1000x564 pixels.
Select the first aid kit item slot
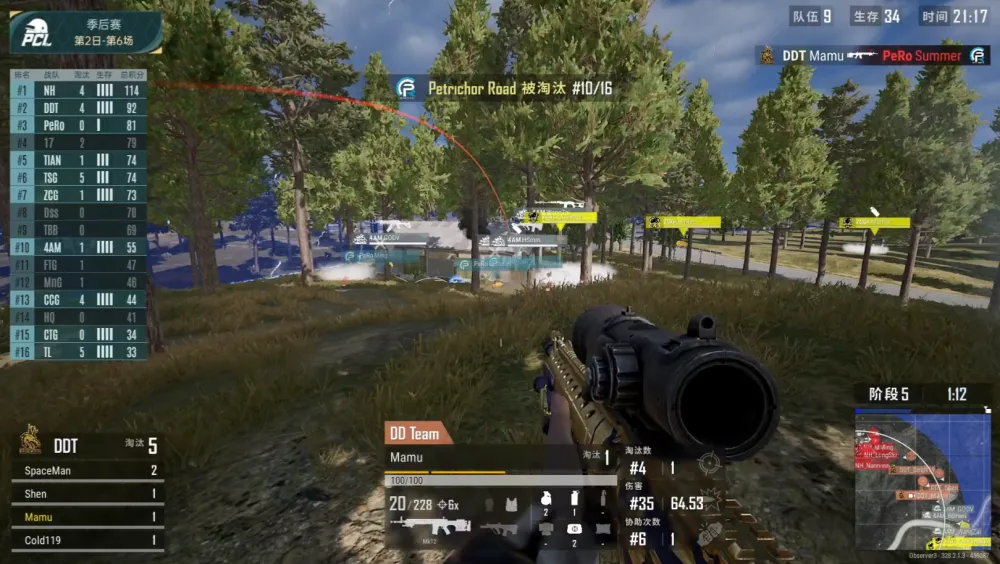[574, 527]
